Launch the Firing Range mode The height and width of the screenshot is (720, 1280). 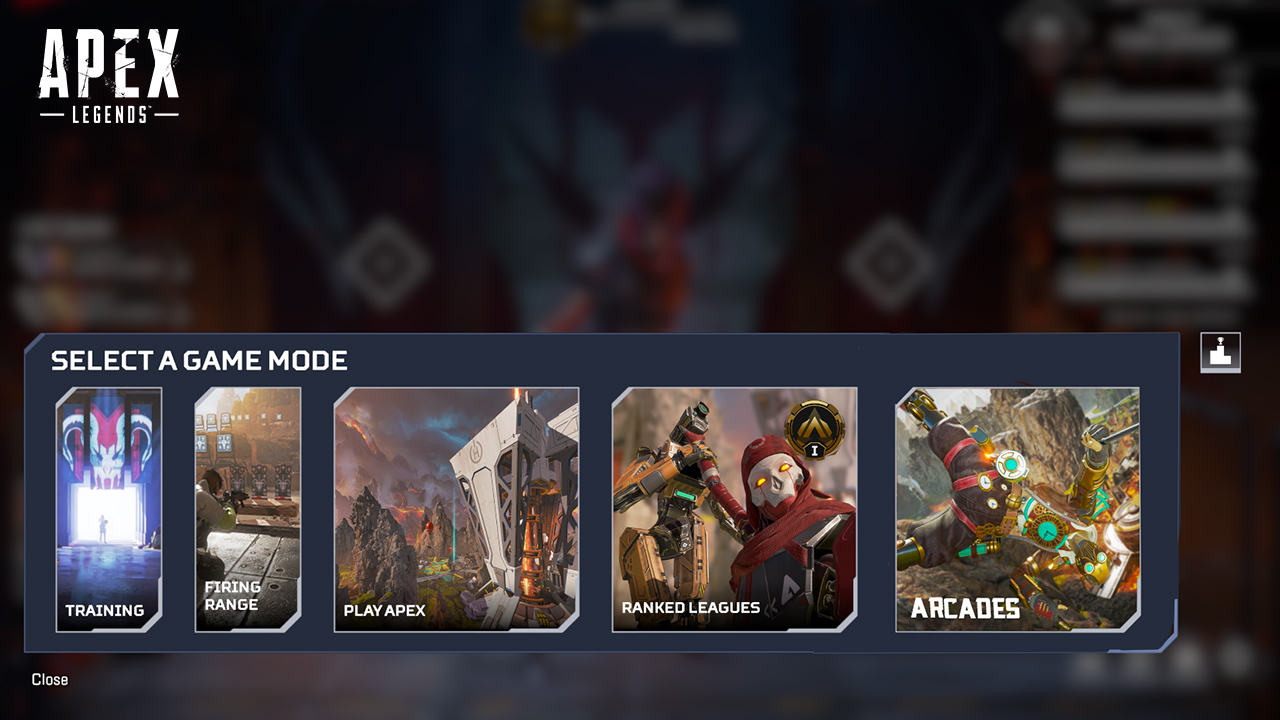coord(247,510)
